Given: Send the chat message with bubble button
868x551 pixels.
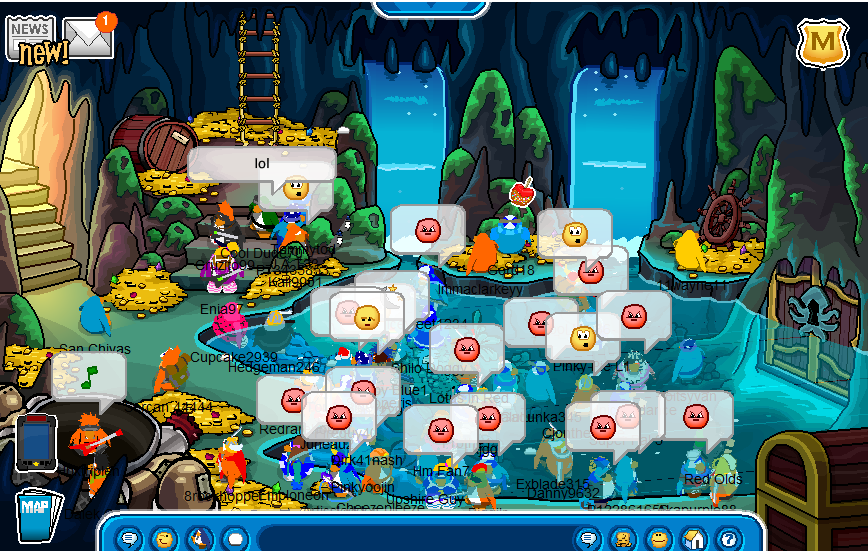Looking at the screenshot, I should 589,539.
